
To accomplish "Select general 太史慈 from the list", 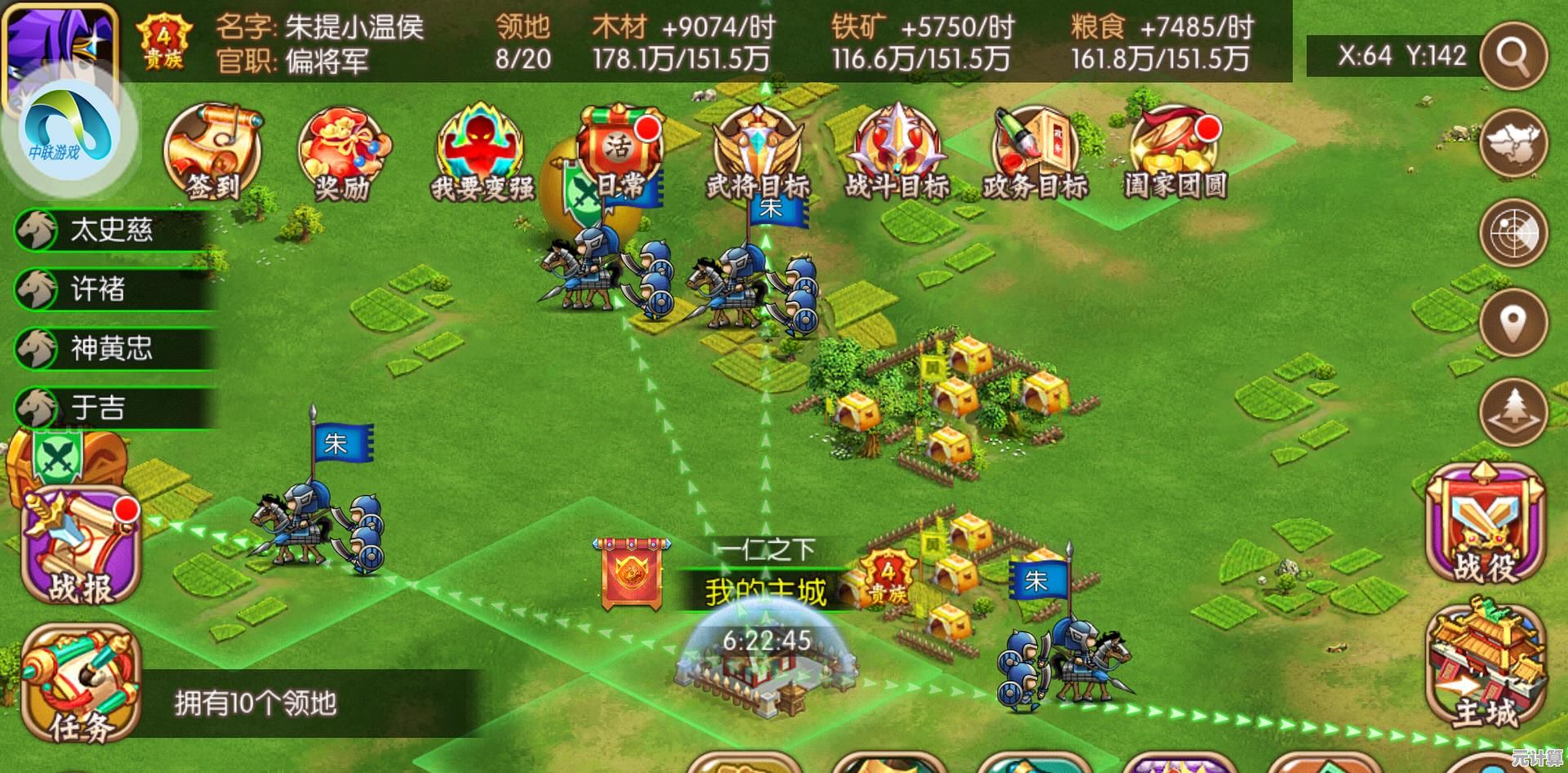I will click(x=110, y=230).
